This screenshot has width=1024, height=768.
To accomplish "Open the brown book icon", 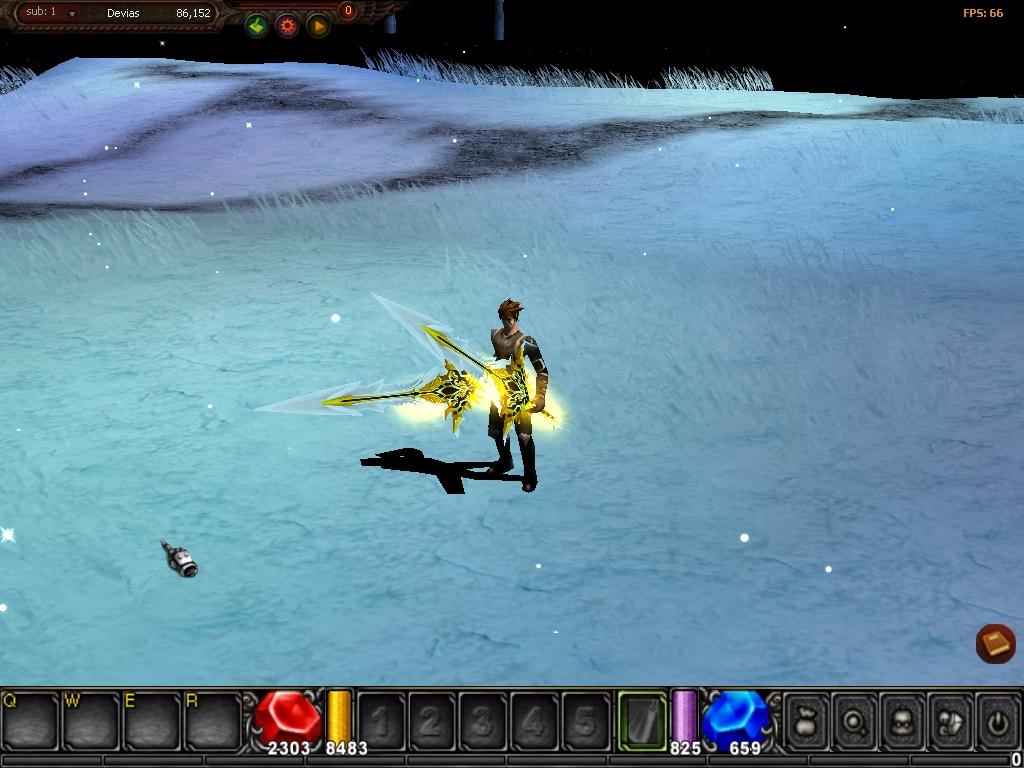I will click(995, 644).
